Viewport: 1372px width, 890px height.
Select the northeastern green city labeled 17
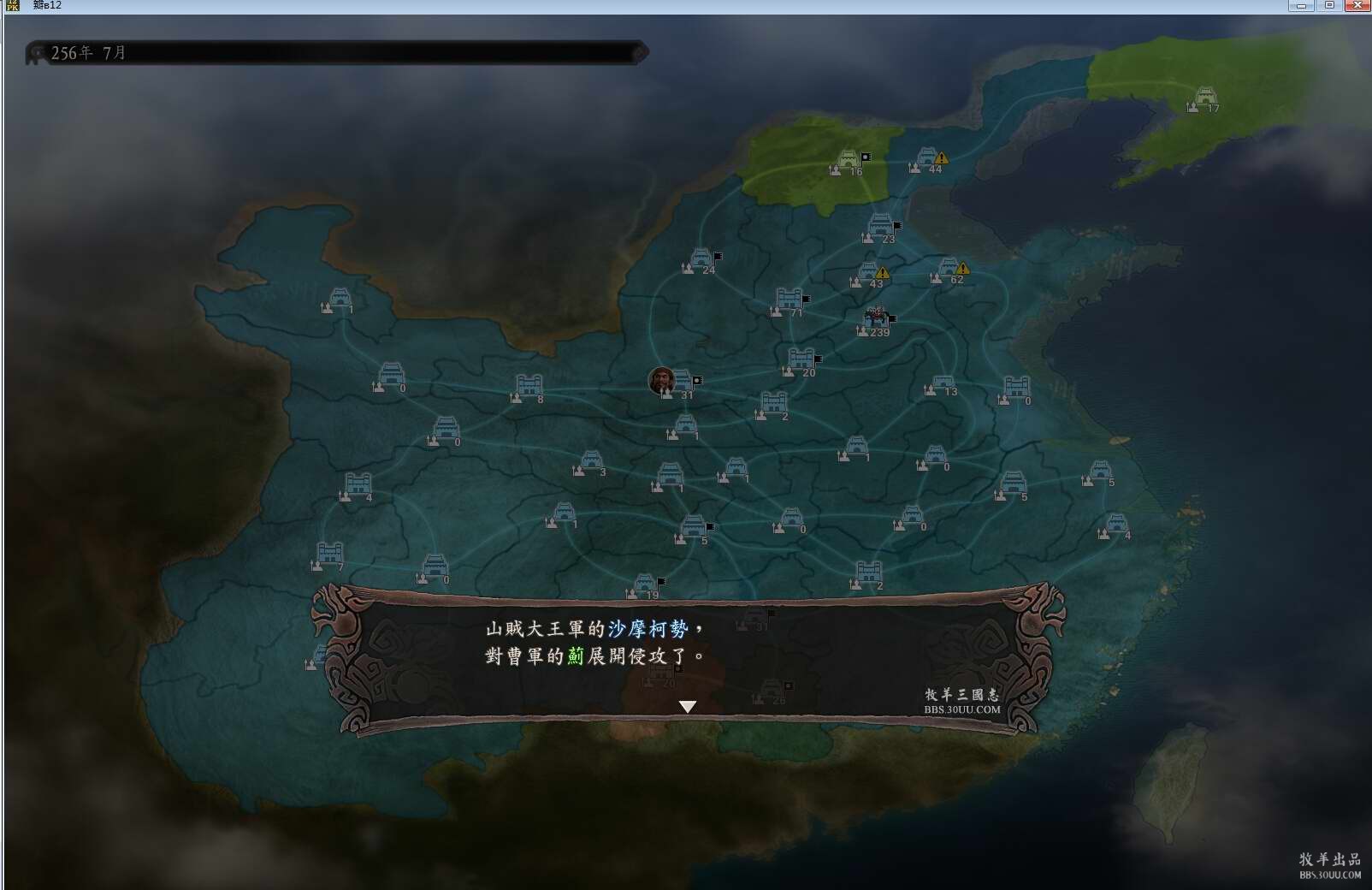1204,98
